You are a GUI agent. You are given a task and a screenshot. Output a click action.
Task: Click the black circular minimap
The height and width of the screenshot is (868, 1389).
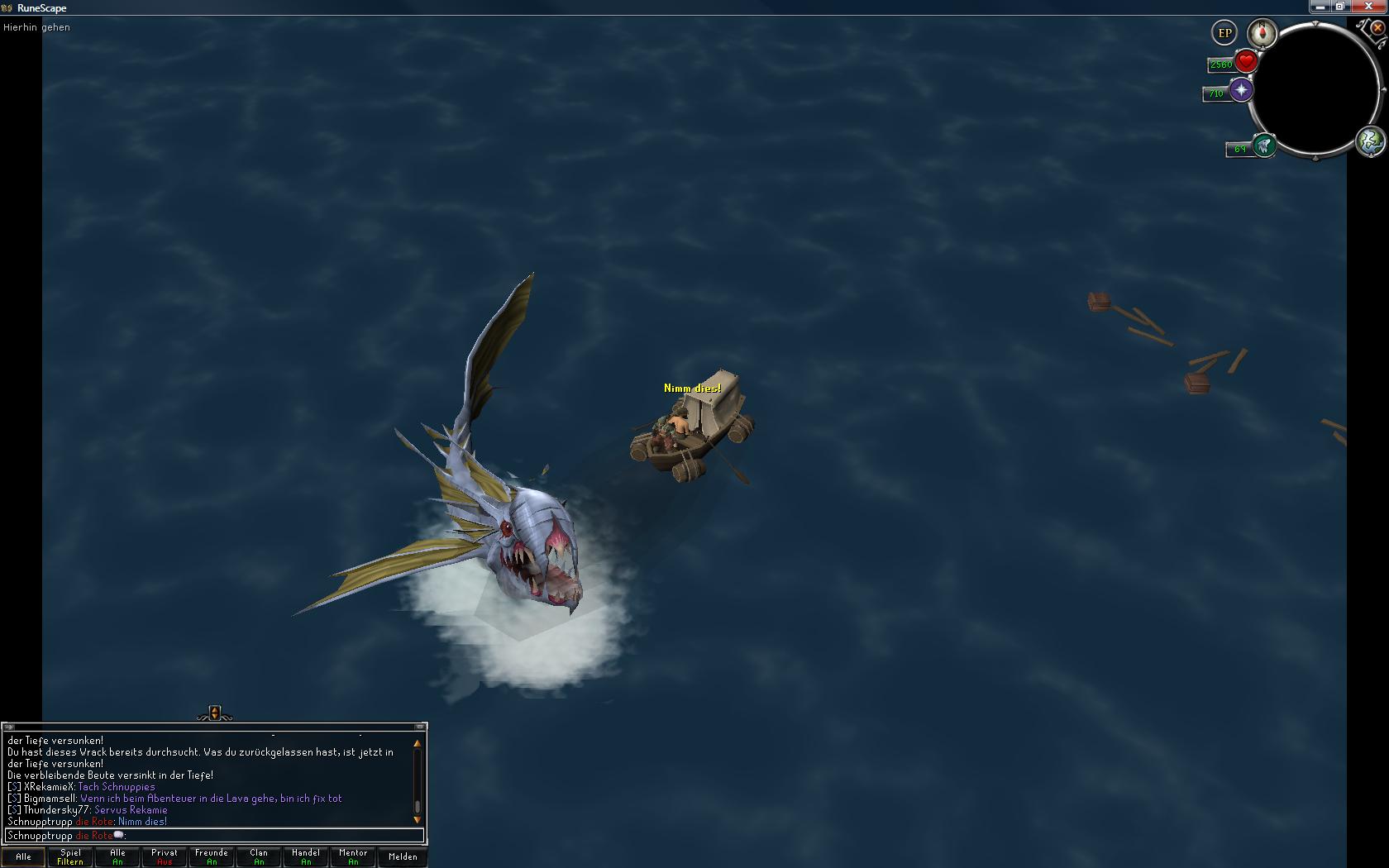(x=1315, y=88)
